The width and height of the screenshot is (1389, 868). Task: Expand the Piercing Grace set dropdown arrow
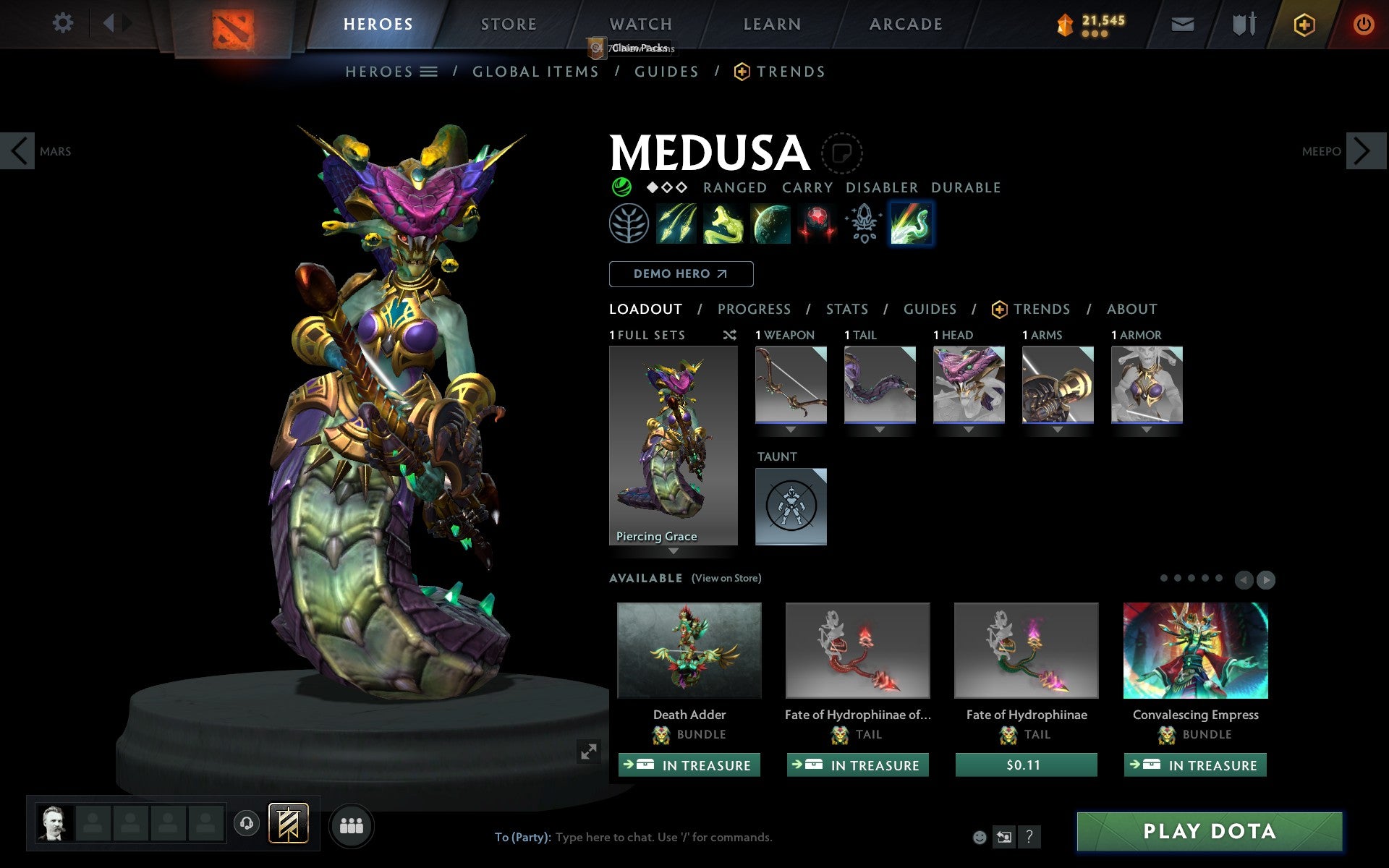[x=674, y=550]
